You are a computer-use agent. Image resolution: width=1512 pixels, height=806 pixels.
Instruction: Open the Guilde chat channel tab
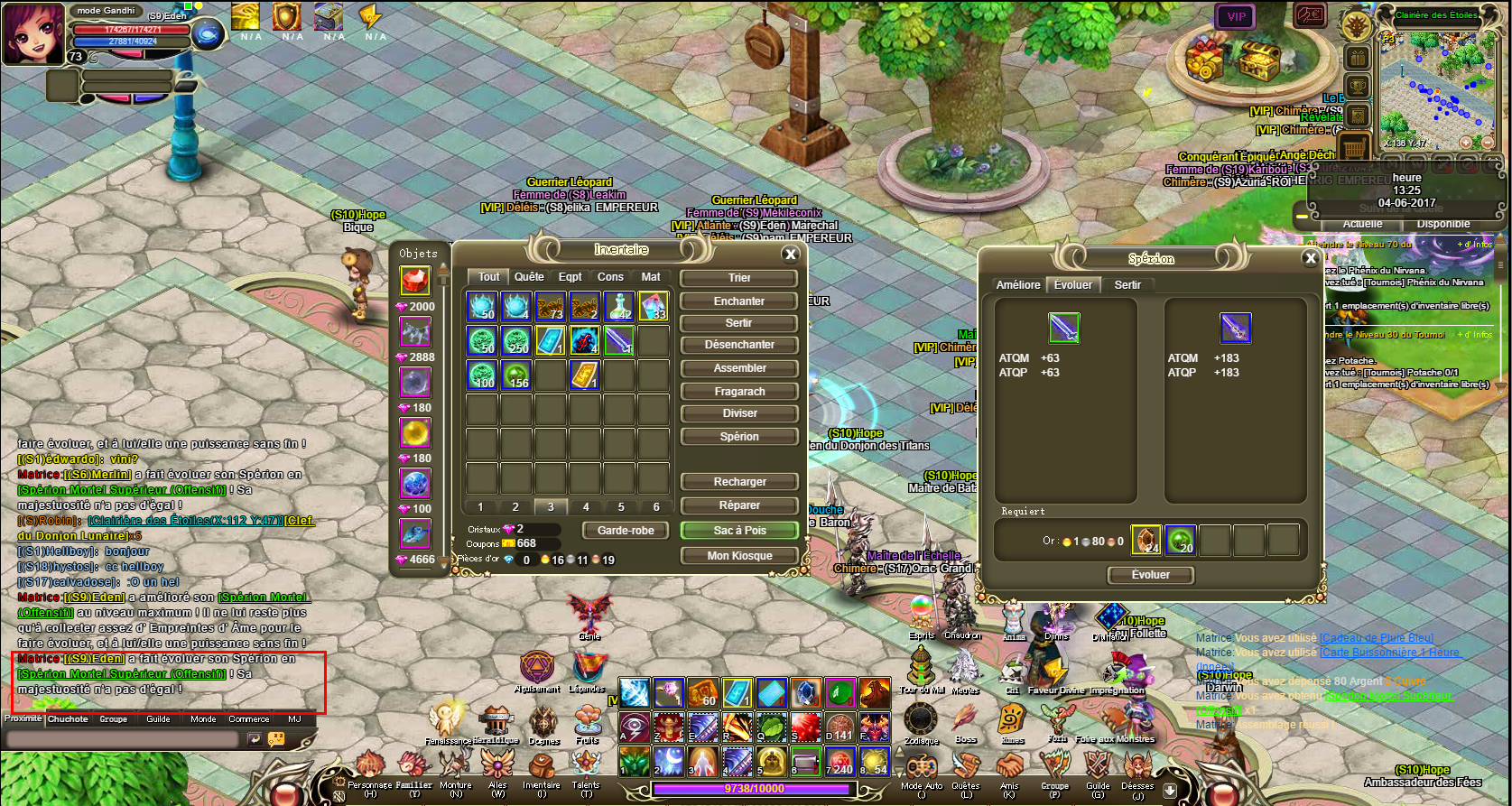pyautogui.click(x=158, y=719)
